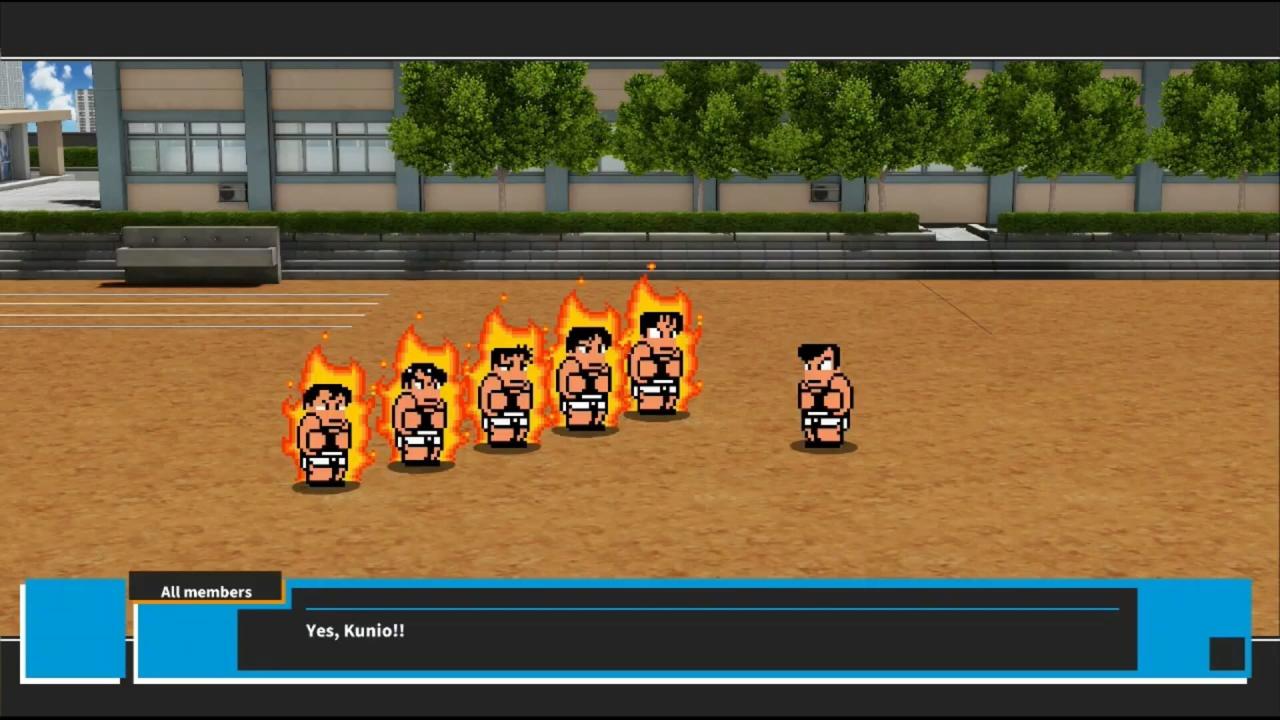Advance the "Yes, Kunio!!" dialogue box
This screenshot has height=720, width=1280.
(x=686, y=630)
